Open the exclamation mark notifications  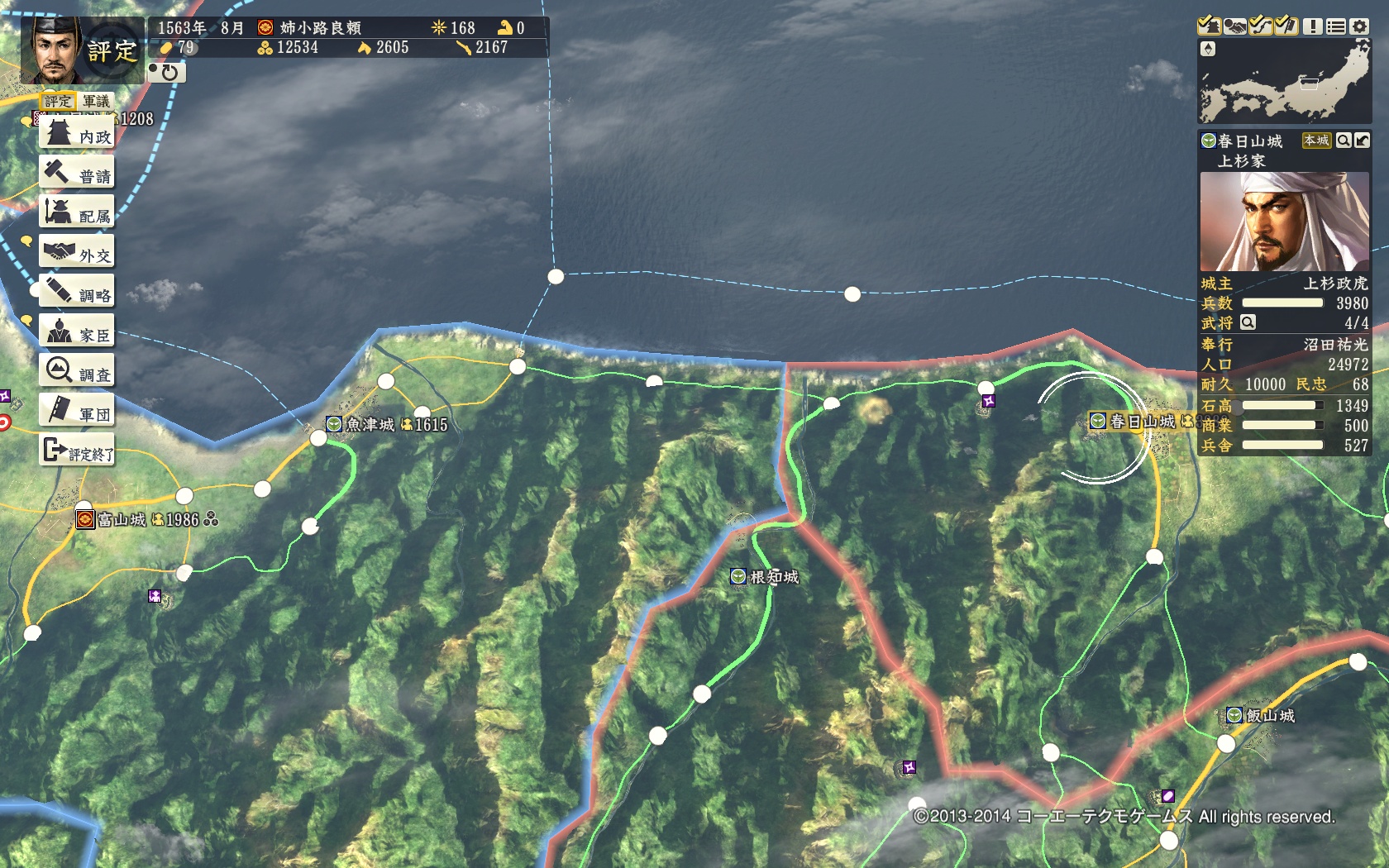coord(1312,26)
